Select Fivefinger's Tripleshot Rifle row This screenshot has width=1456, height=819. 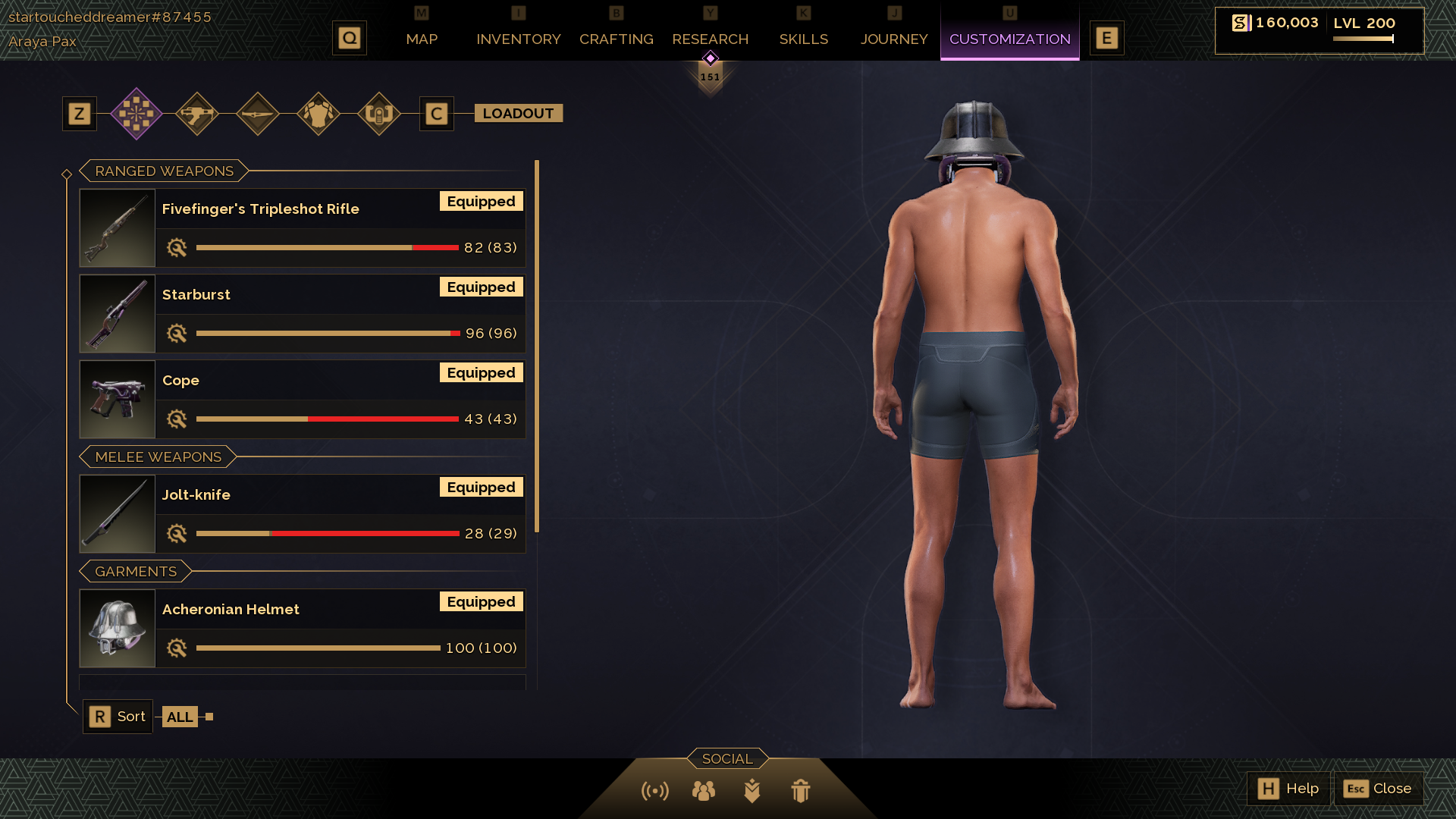click(302, 227)
